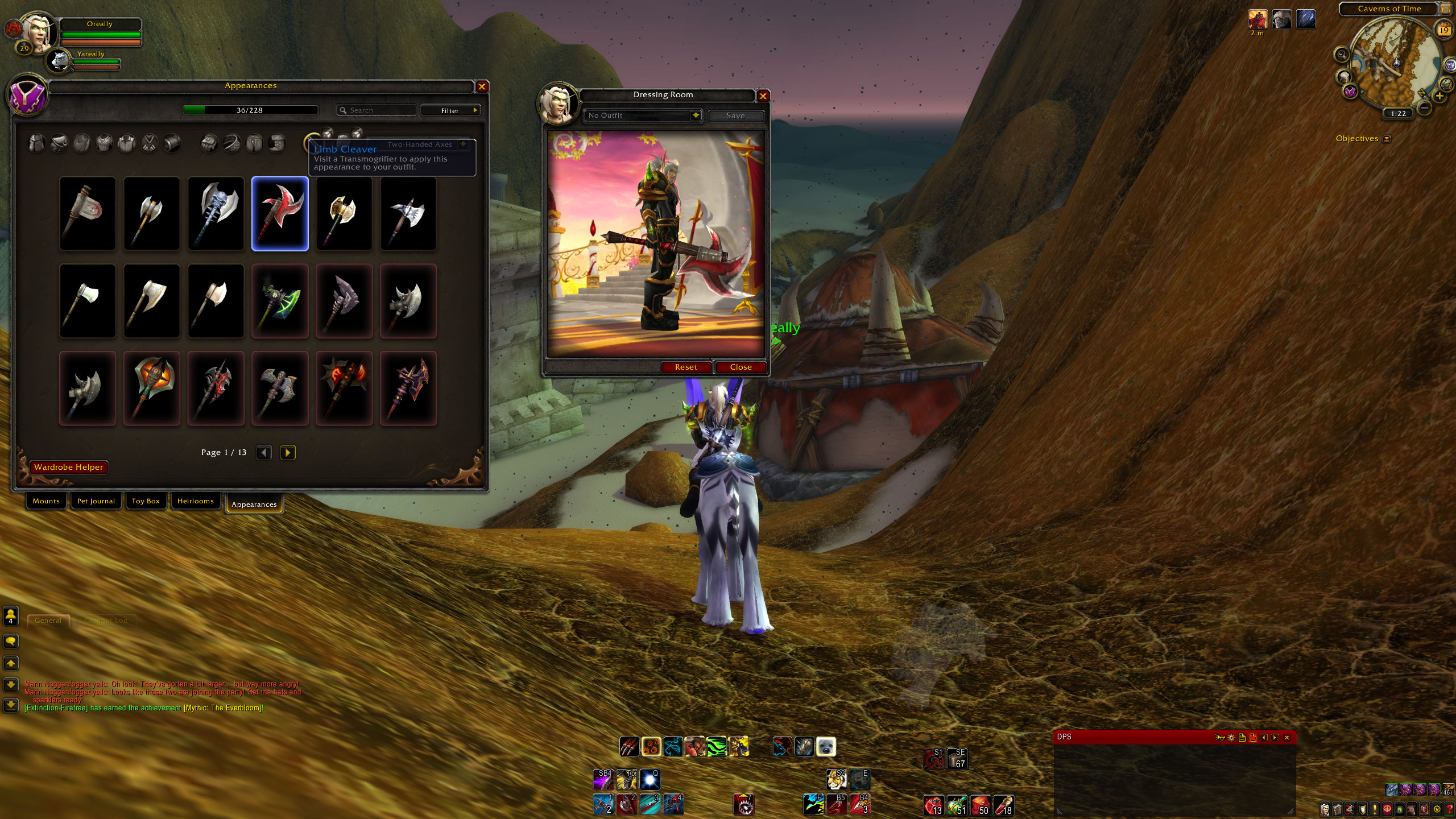
Task: Show the Heirlooms tab
Action: click(196, 501)
